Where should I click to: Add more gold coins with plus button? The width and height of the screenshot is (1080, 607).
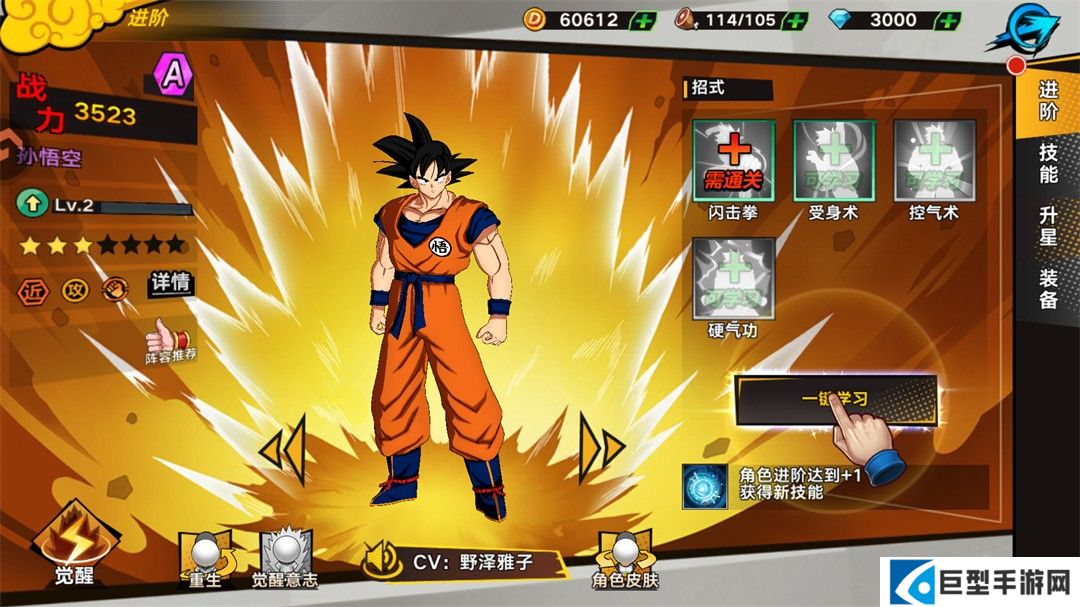click(x=644, y=20)
